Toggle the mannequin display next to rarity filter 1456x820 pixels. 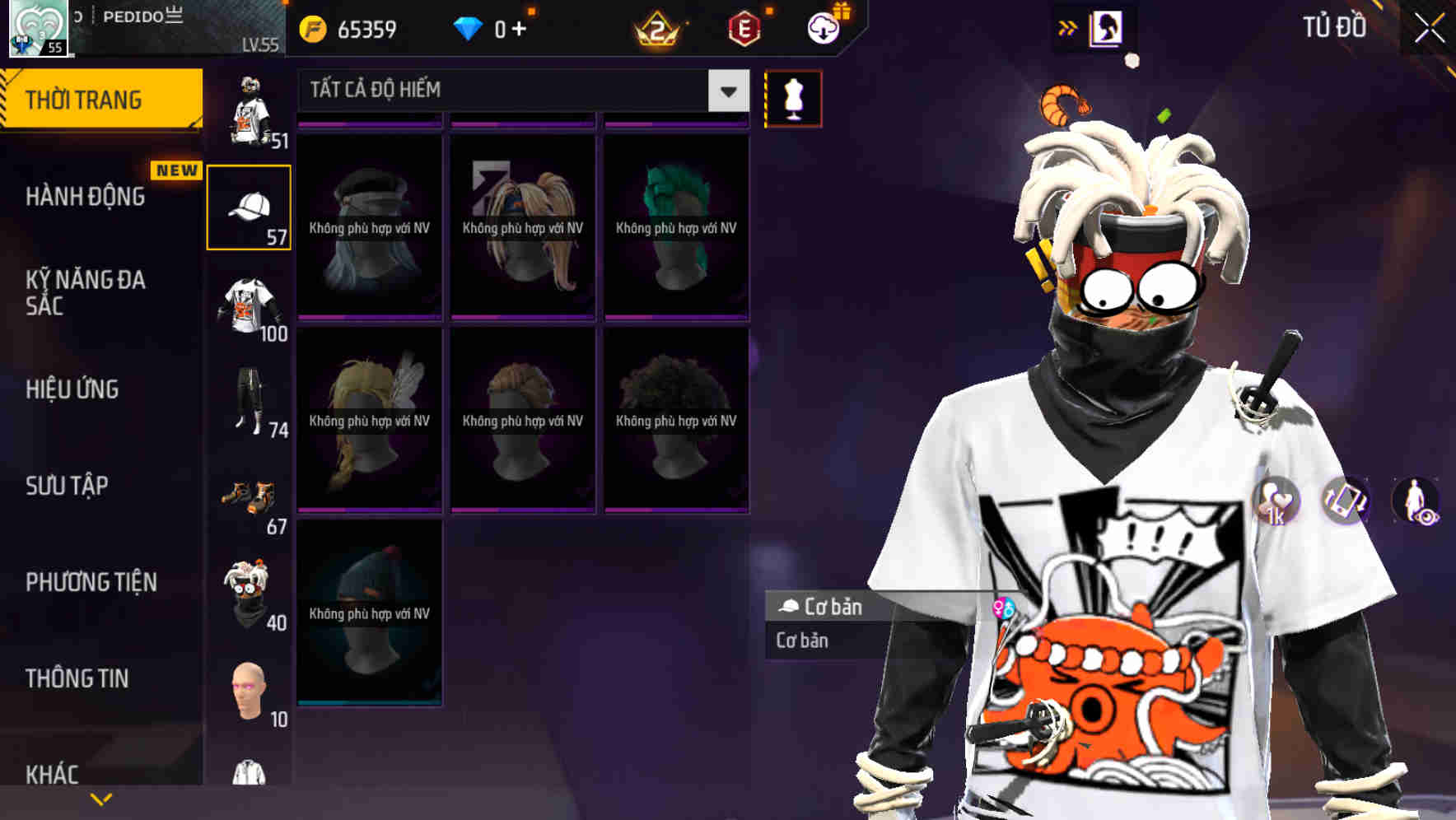792,97
